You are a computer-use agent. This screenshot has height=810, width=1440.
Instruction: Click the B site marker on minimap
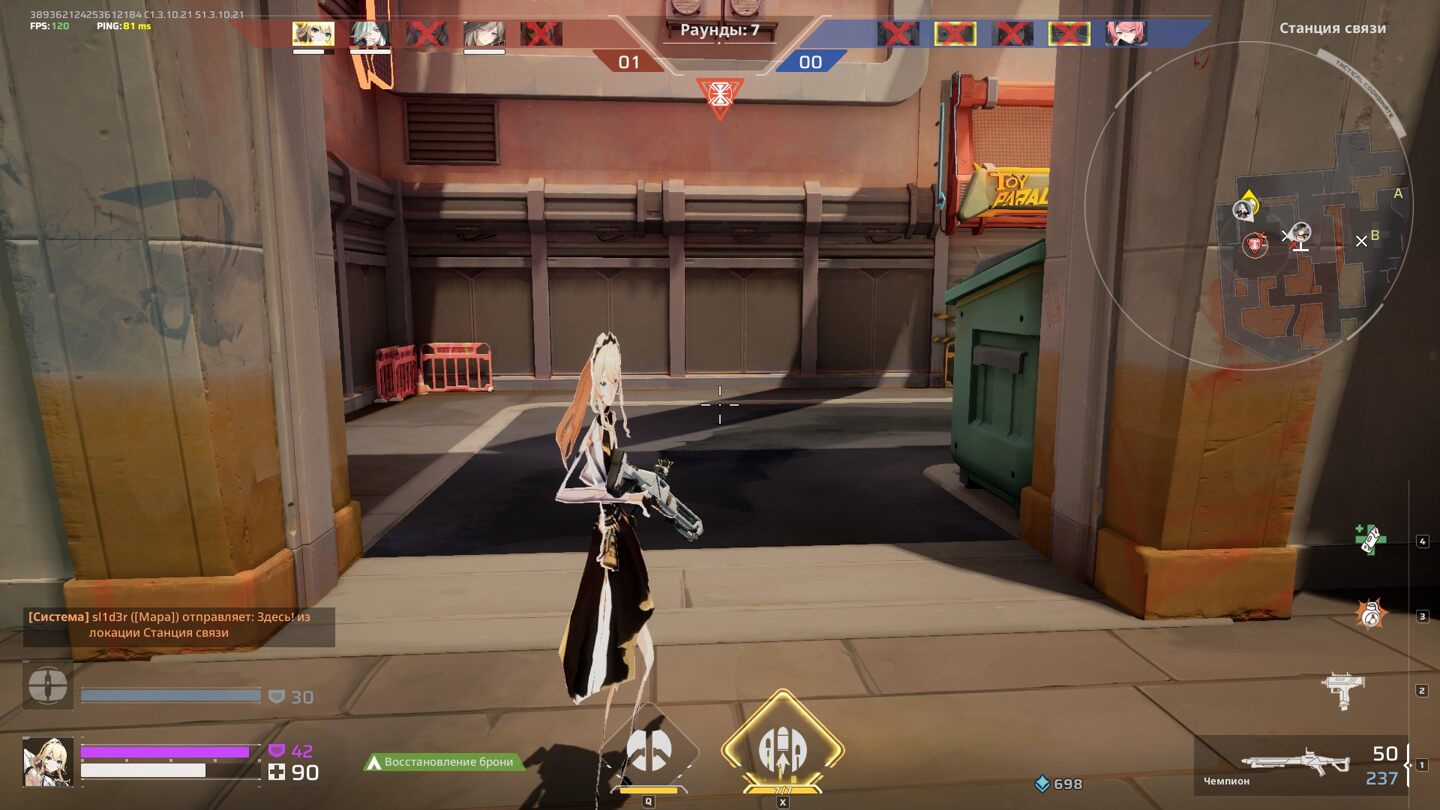(x=1375, y=236)
